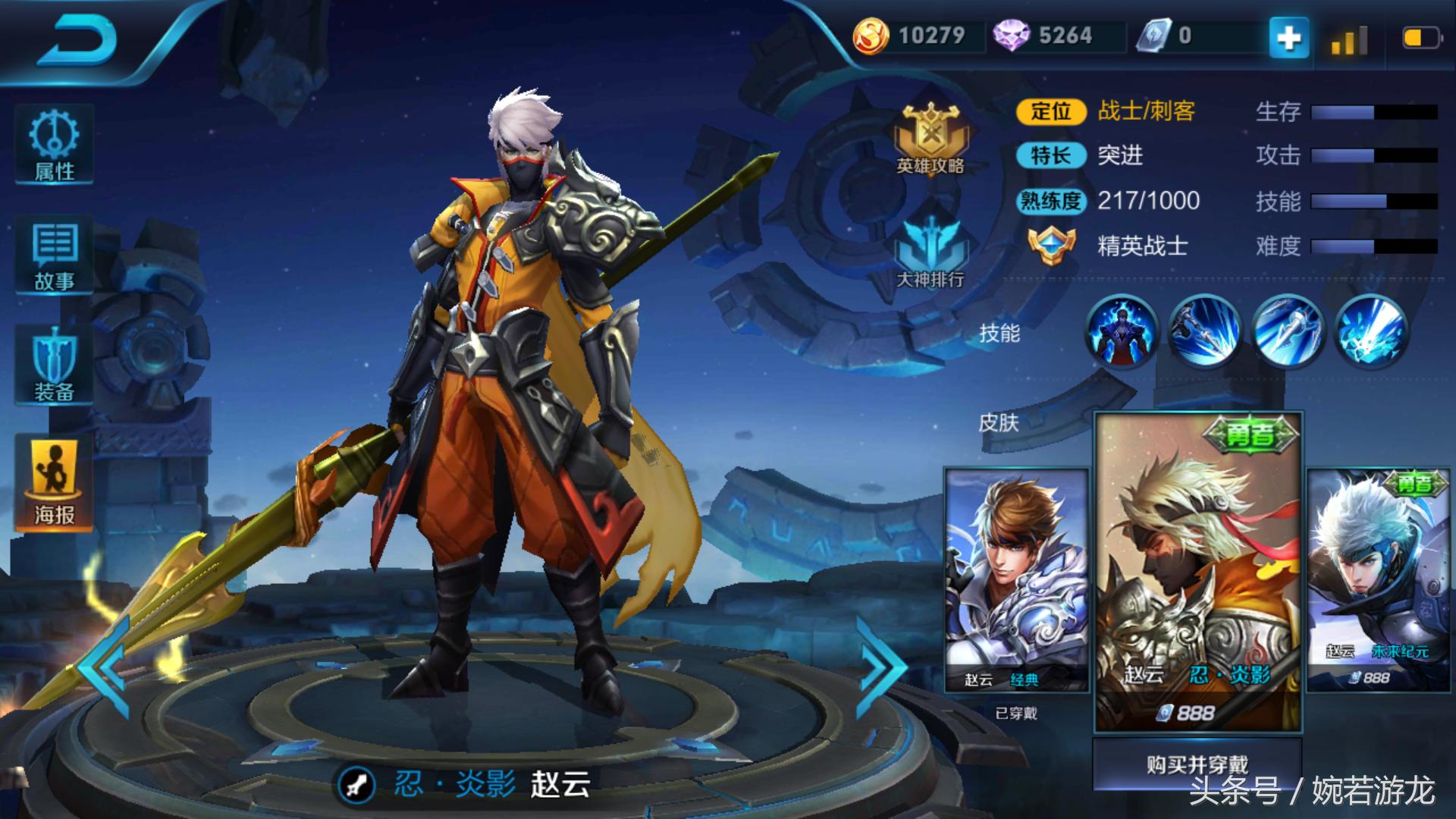Tap the gold coin currency icon

[871, 36]
